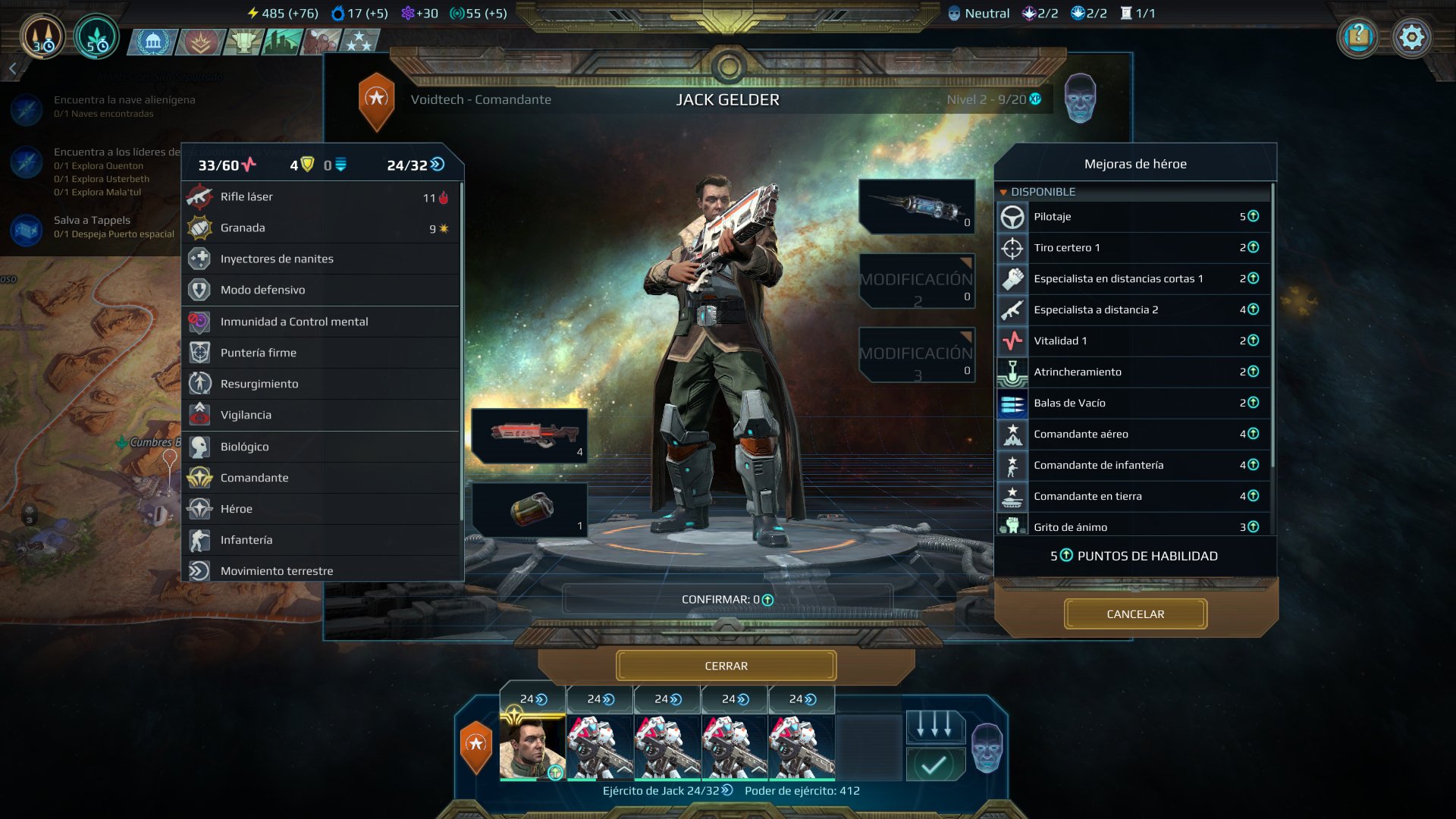Select the Rifle láser weapon icon
This screenshot has width=1456, height=819.
click(x=198, y=196)
